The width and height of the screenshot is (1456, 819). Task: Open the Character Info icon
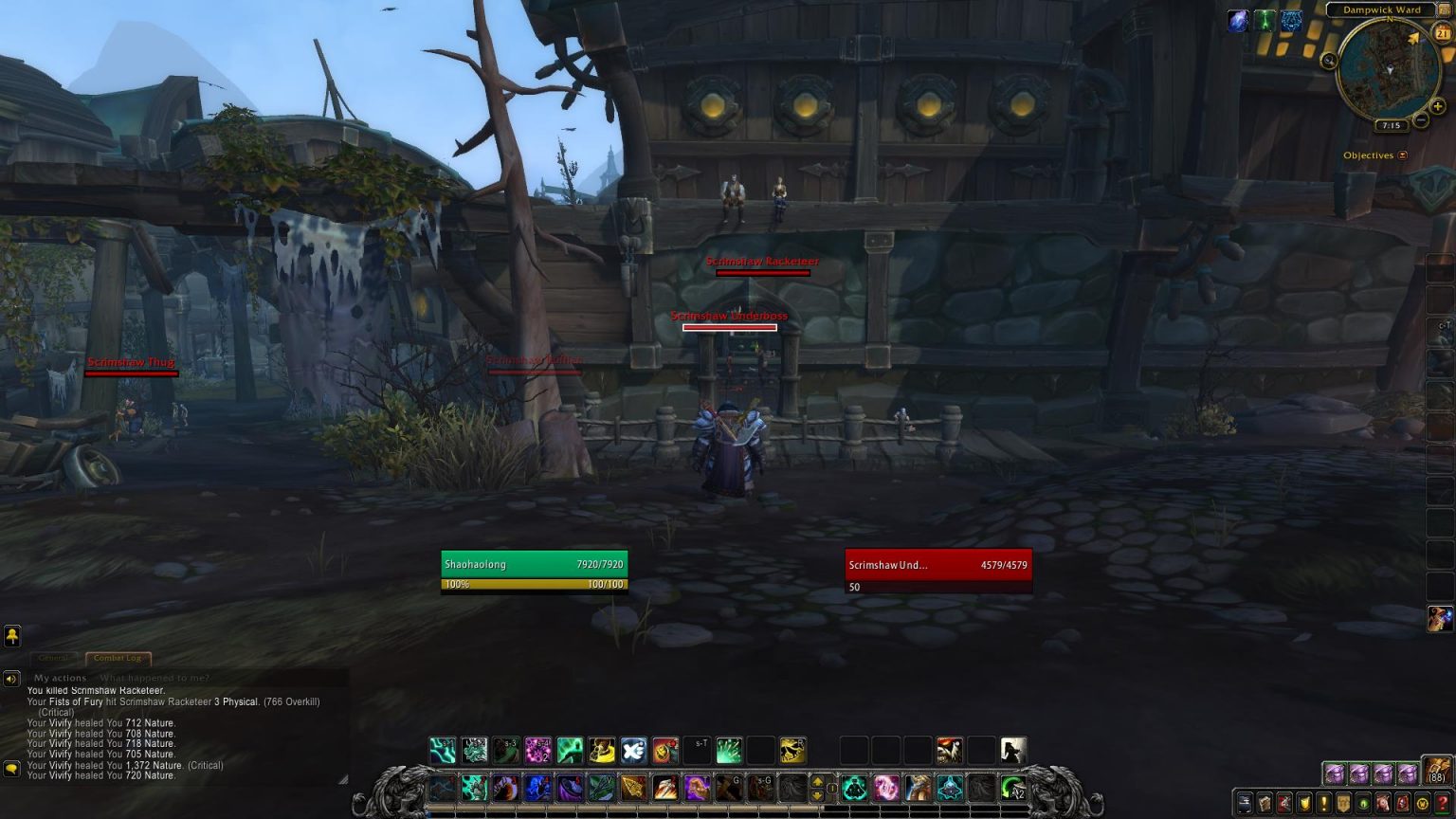coord(1244,804)
